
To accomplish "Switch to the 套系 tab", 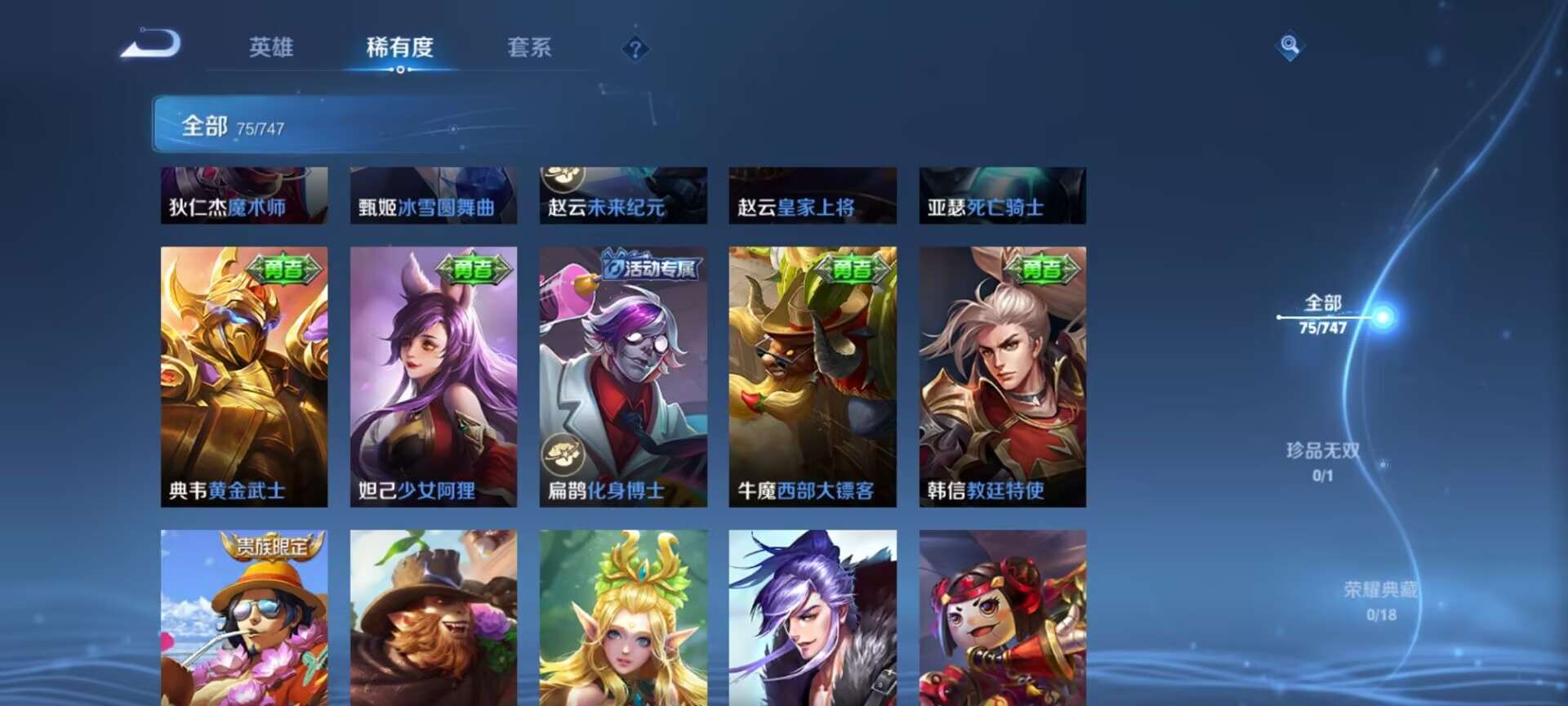I will coord(529,48).
